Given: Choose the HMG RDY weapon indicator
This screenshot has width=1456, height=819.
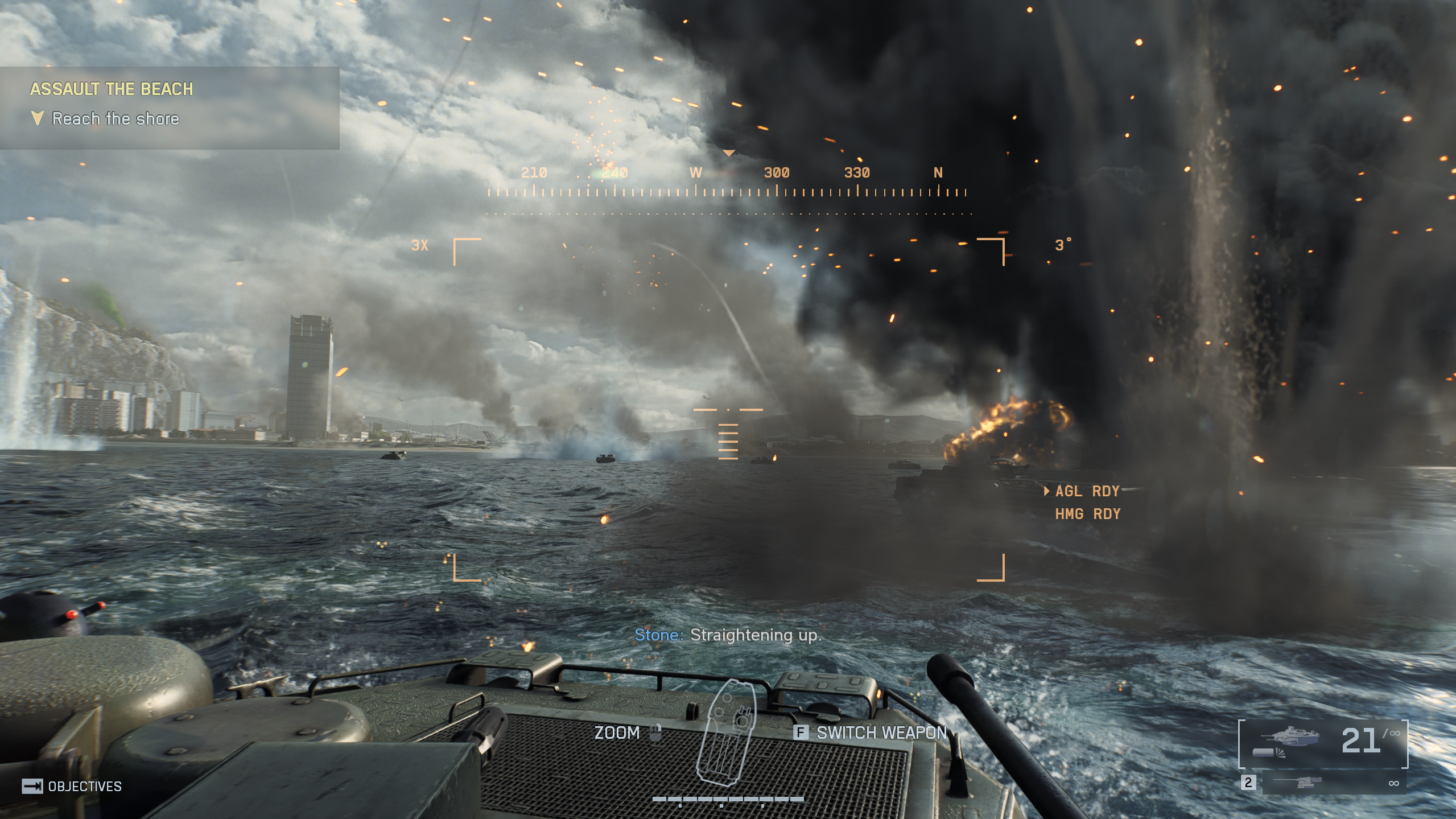Looking at the screenshot, I should (1087, 515).
